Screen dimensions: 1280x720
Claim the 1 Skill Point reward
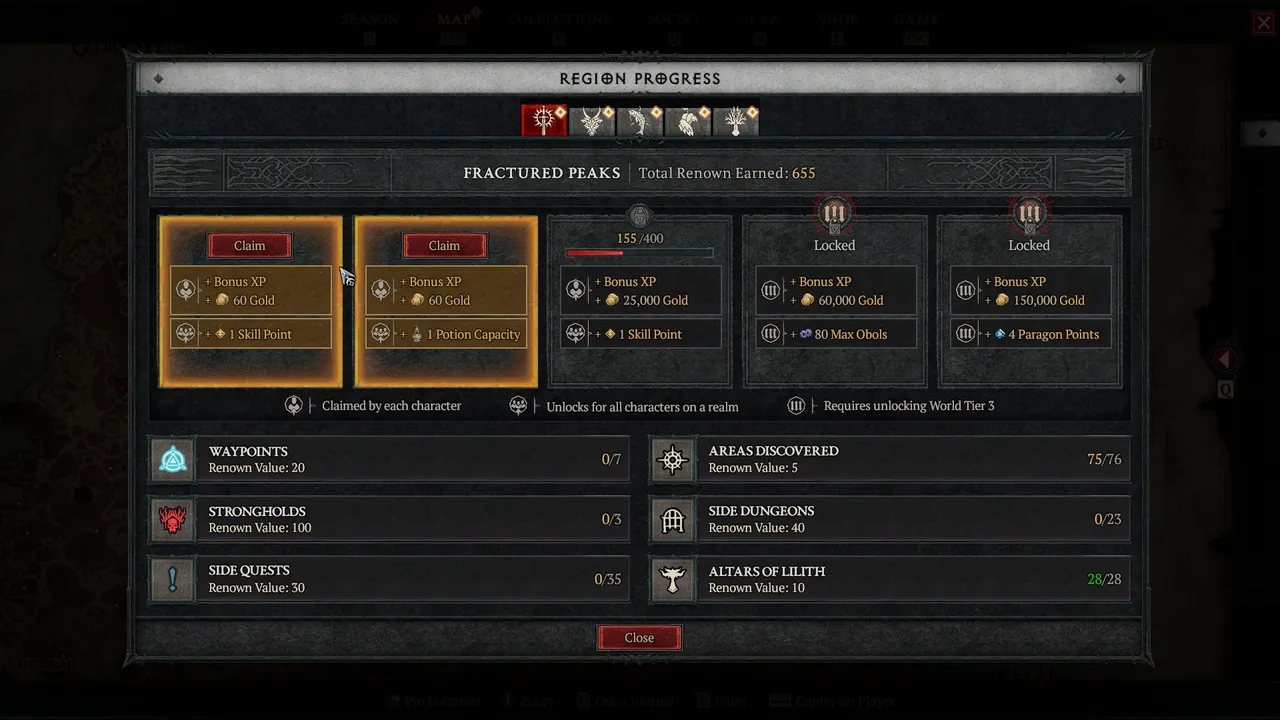pyautogui.click(x=250, y=246)
